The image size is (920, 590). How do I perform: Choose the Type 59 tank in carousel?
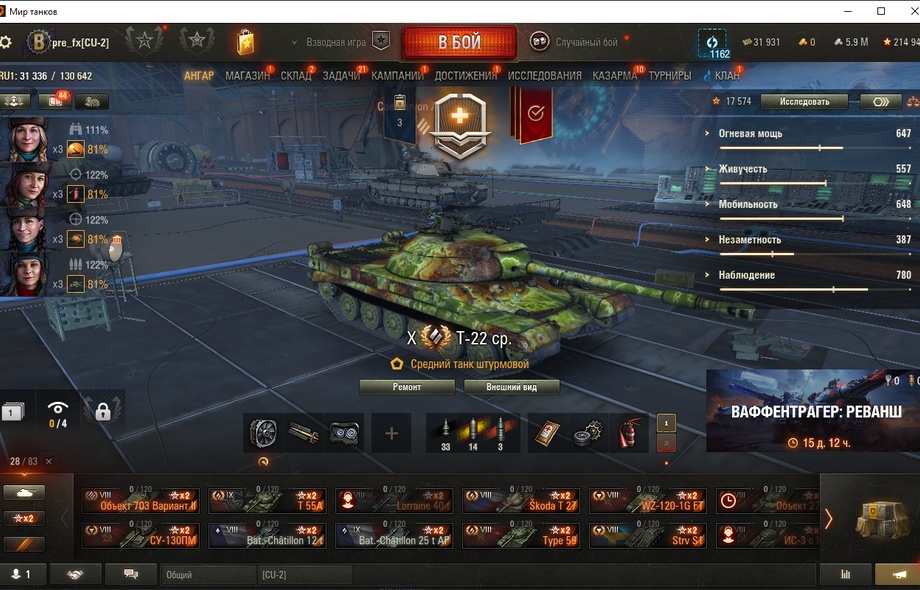click(x=523, y=536)
